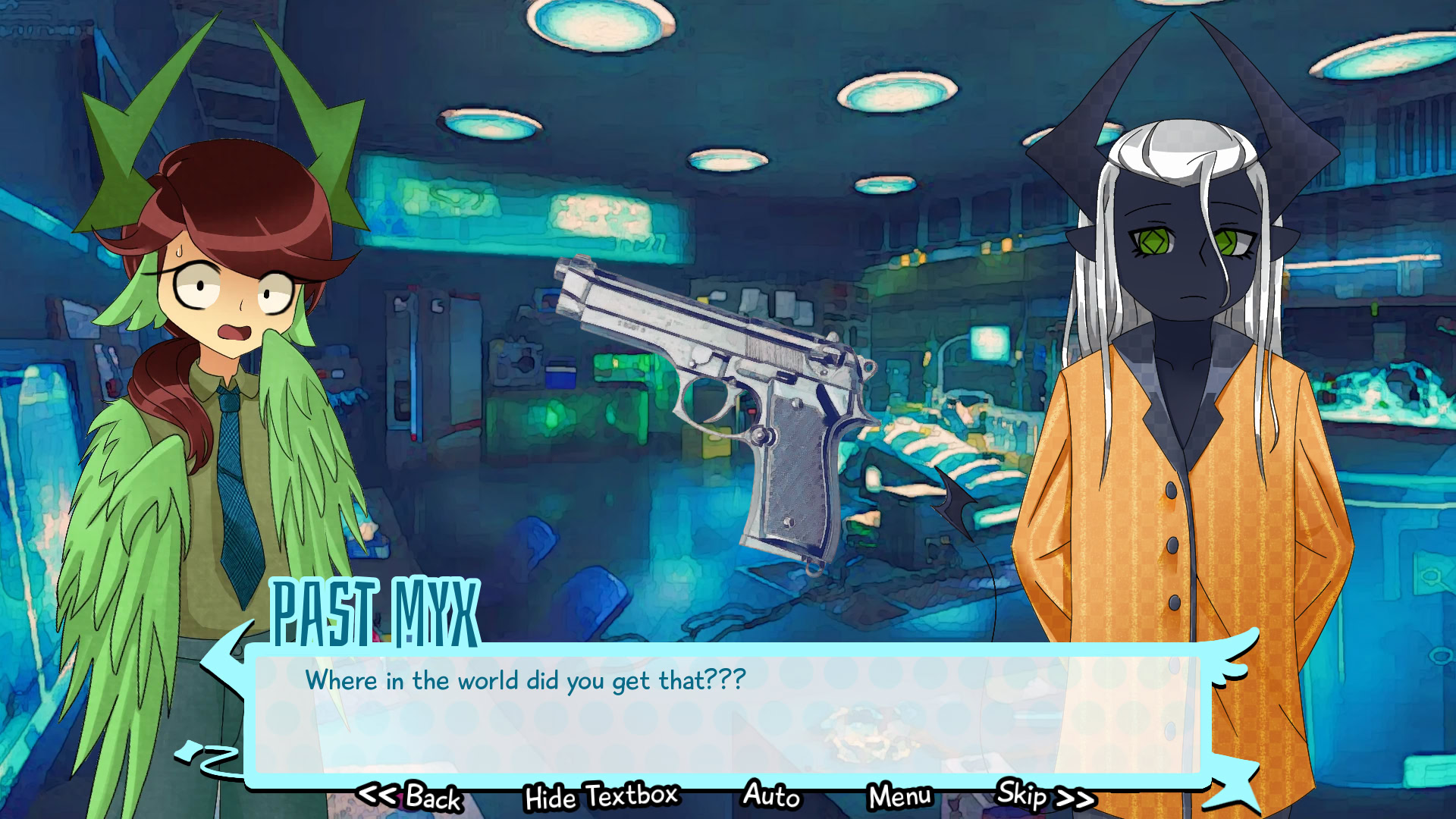Open the game Menu
The width and height of the screenshot is (1456, 819).
click(x=900, y=797)
